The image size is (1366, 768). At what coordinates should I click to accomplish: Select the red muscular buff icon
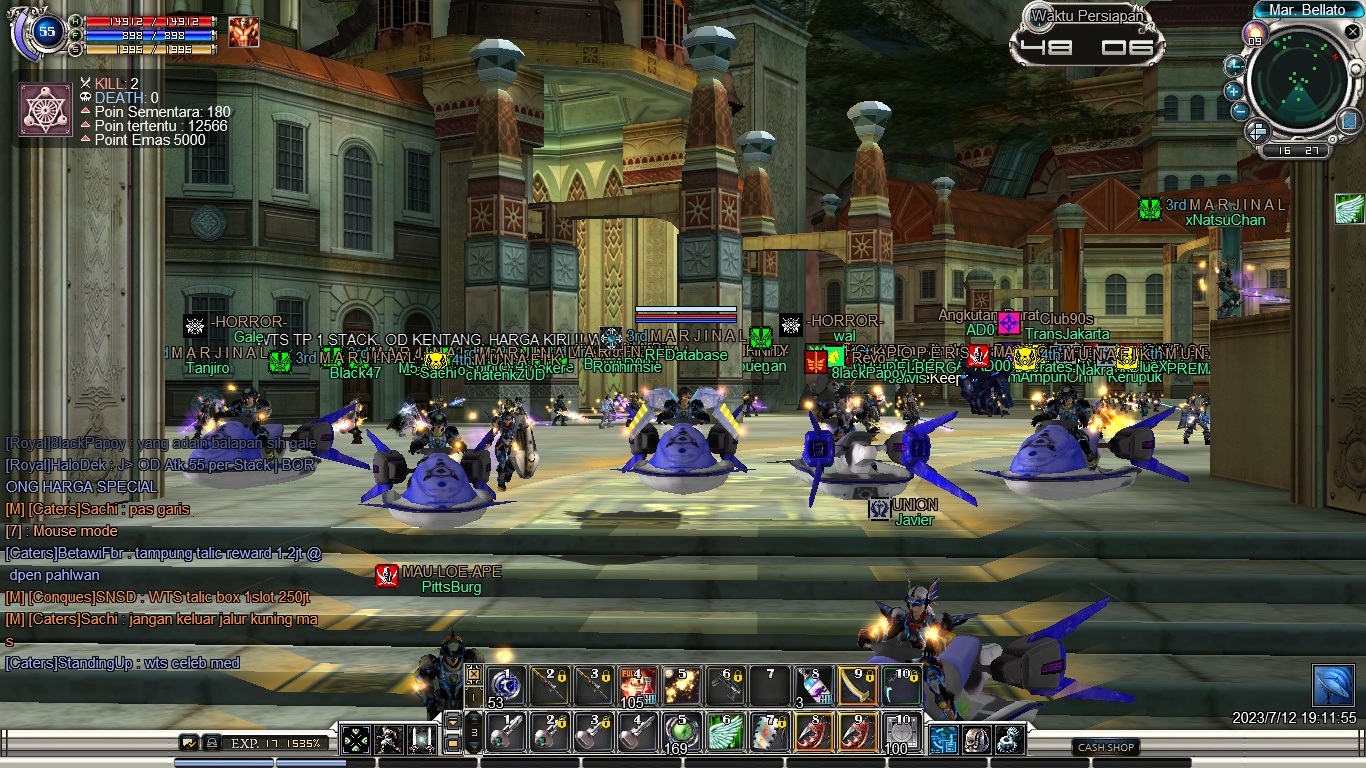243,32
